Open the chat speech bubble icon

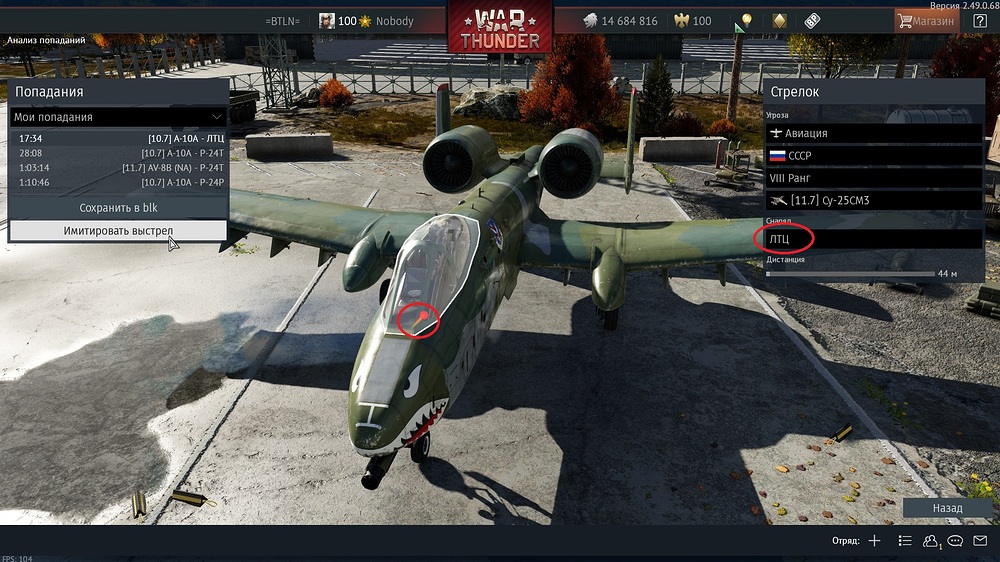click(x=955, y=541)
